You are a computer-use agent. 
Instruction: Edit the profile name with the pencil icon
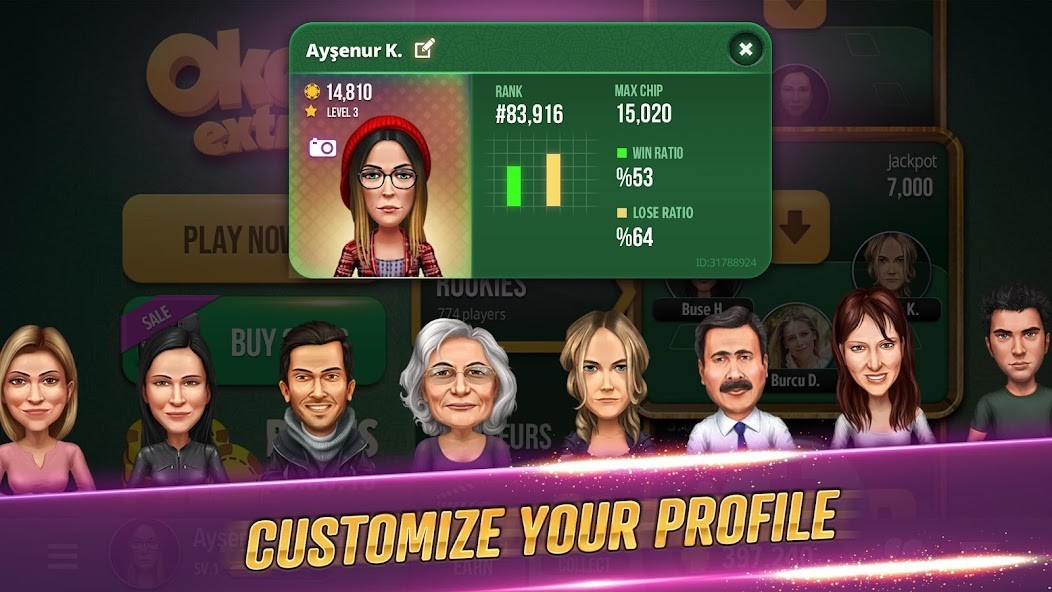pos(425,49)
